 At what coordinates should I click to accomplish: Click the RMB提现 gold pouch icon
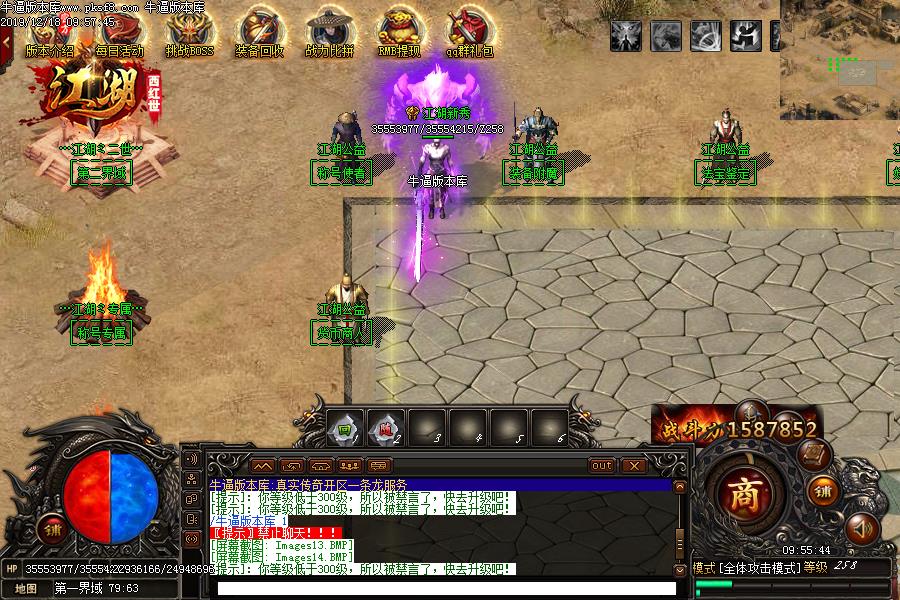tap(399, 35)
